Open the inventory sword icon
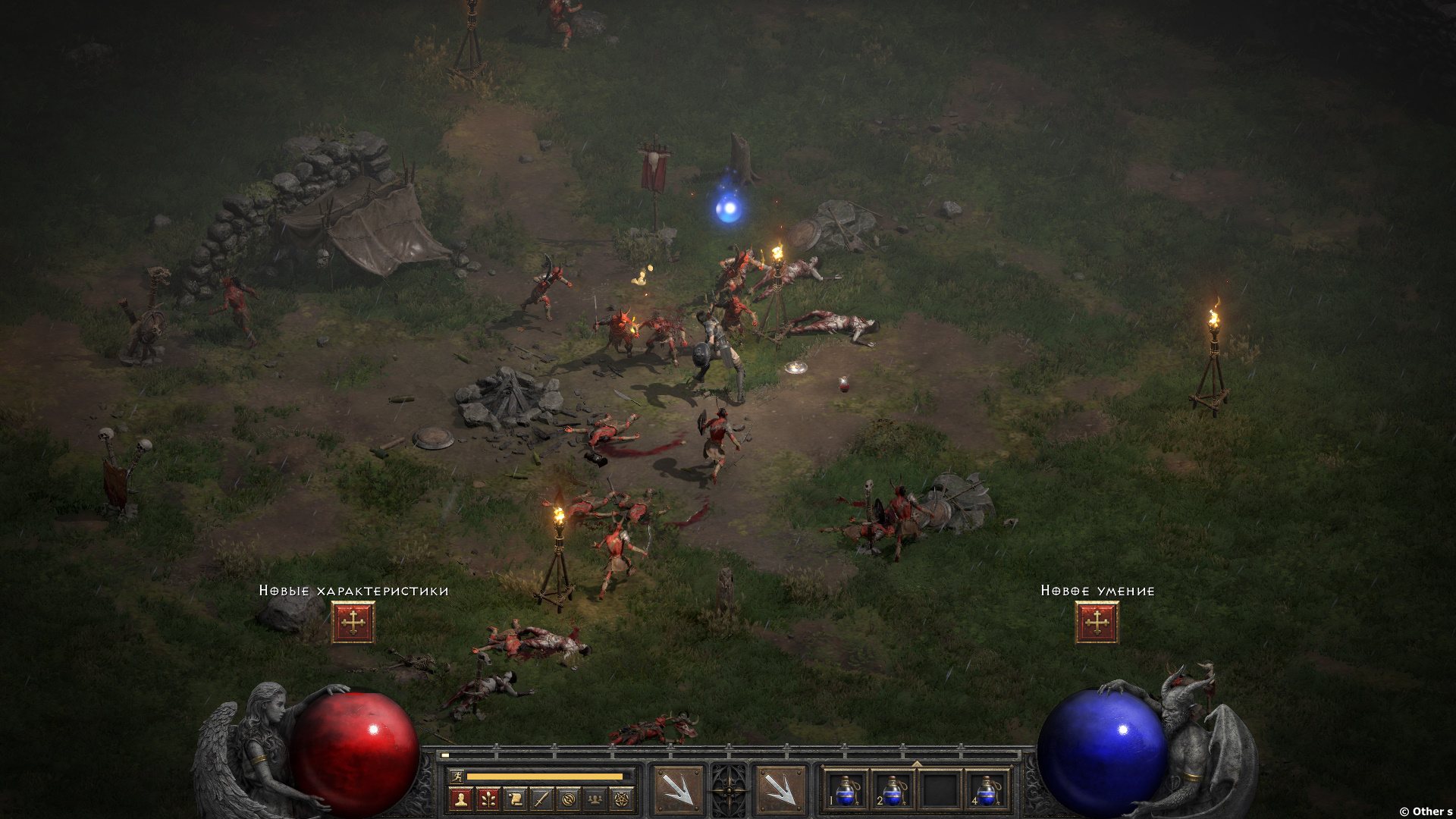 541,799
